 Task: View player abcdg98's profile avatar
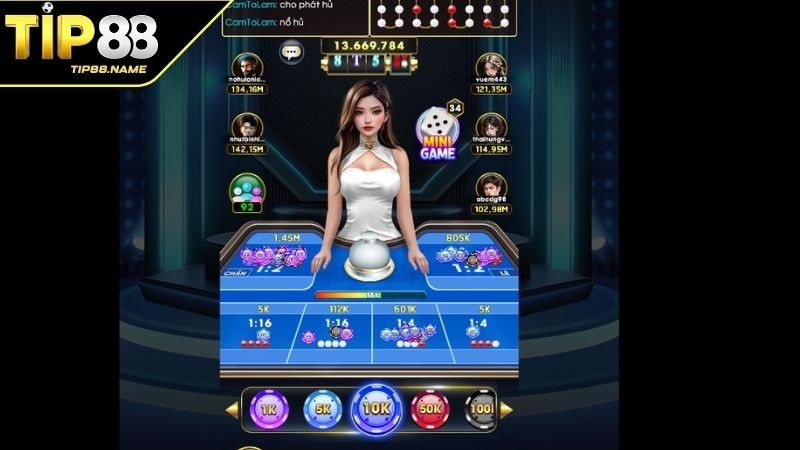(489, 187)
